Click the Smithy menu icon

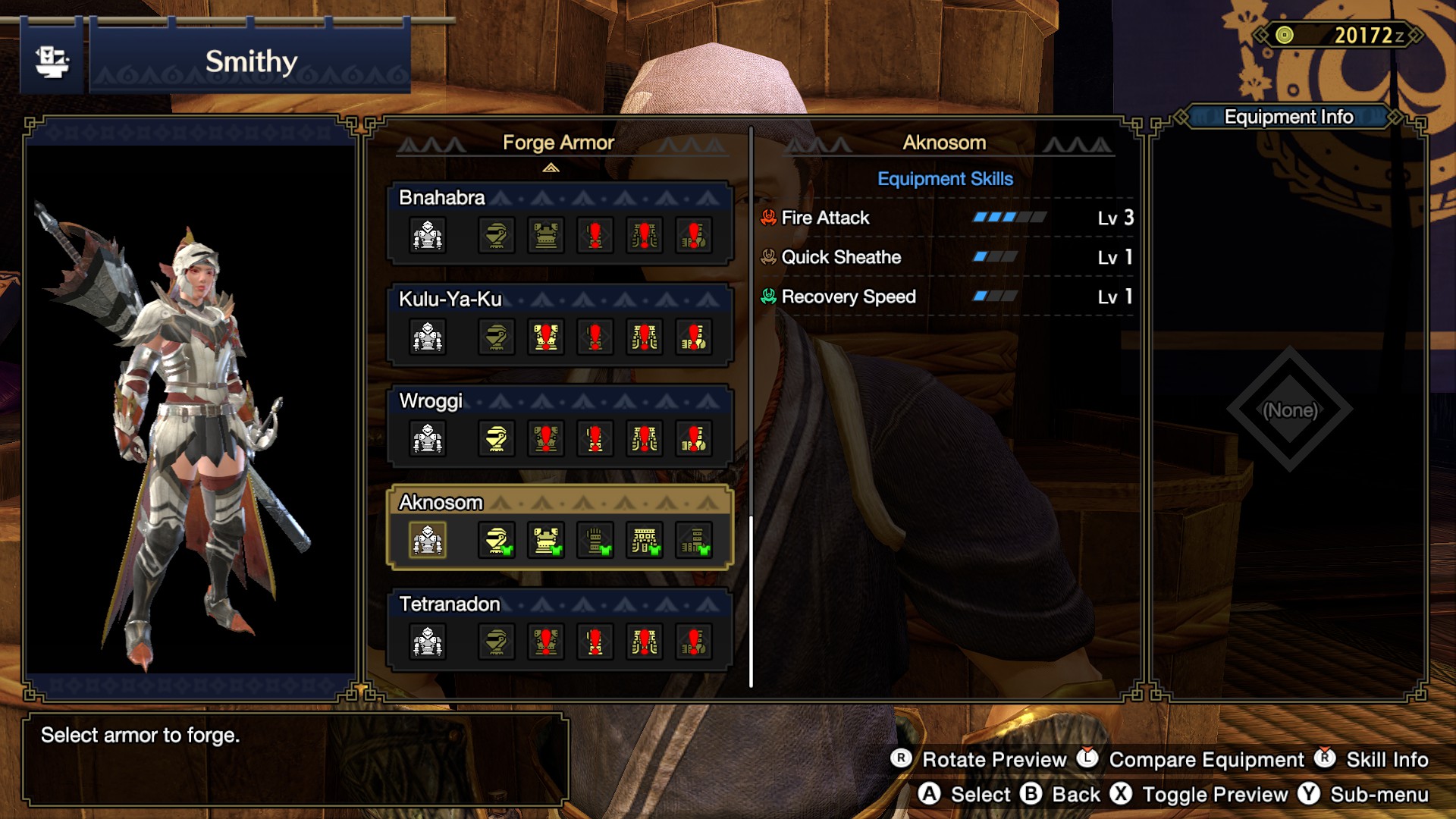pyautogui.click(x=52, y=61)
